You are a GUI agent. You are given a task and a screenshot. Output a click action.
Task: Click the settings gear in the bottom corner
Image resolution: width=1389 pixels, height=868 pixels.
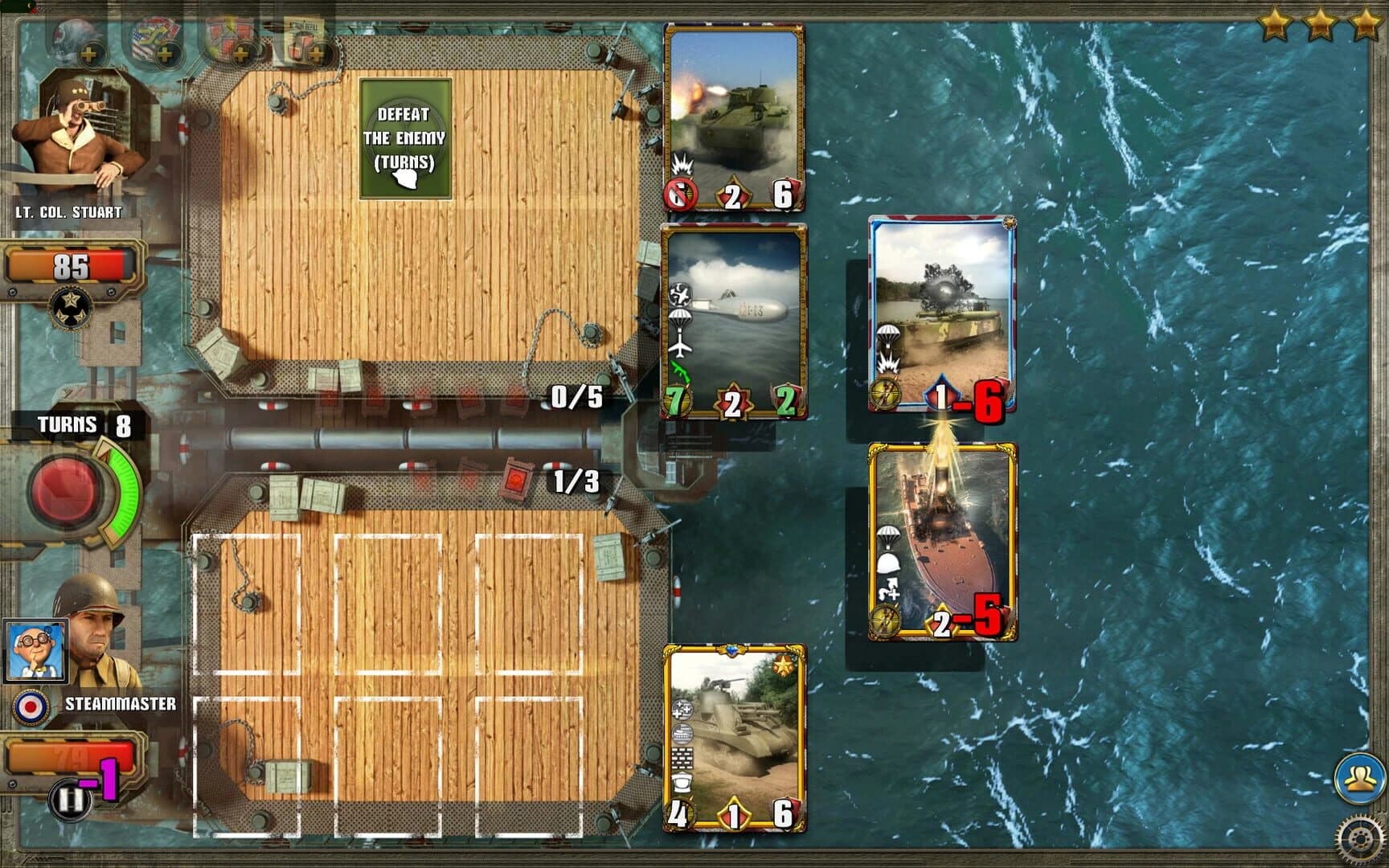coord(1360,837)
